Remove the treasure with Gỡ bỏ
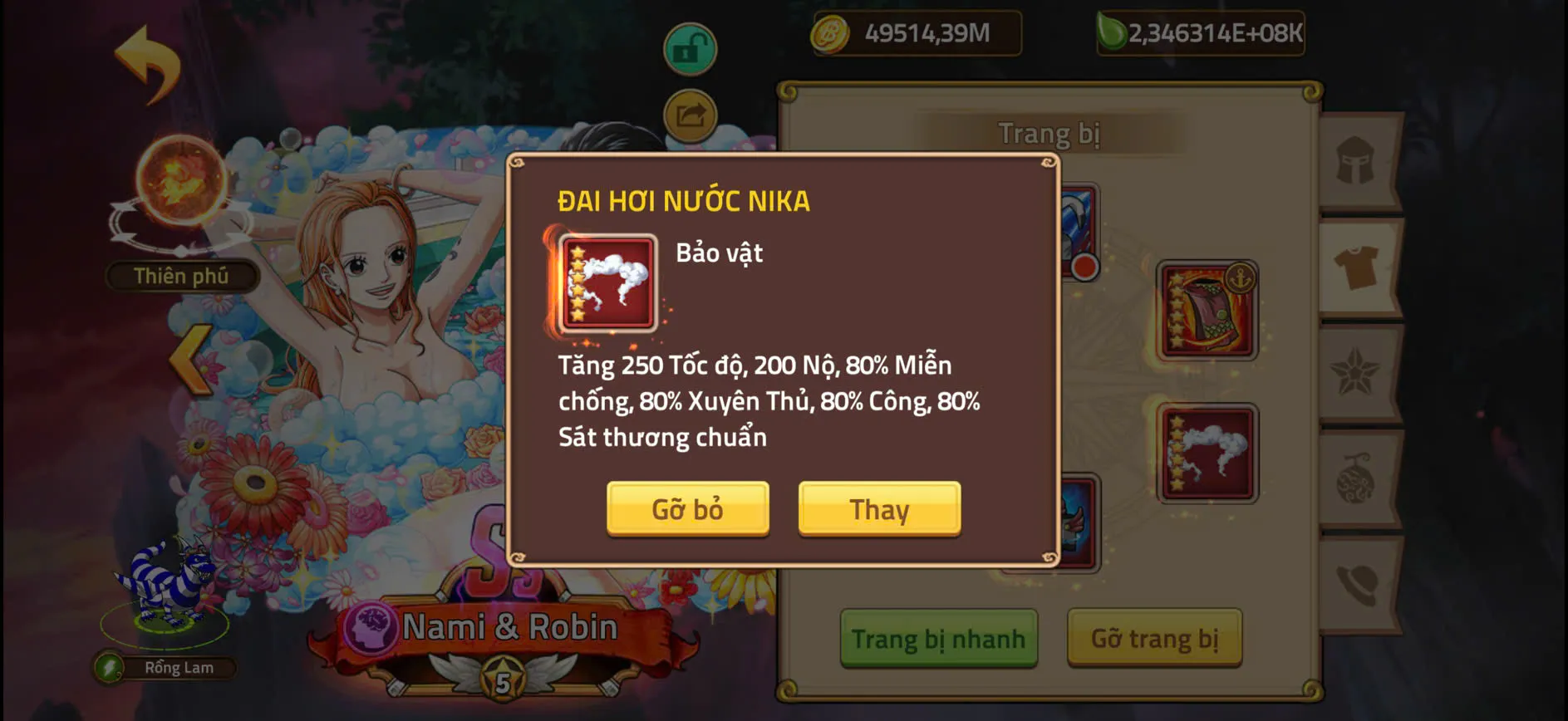The height and width of the screenshot is (721, 1568). [687, 508]
